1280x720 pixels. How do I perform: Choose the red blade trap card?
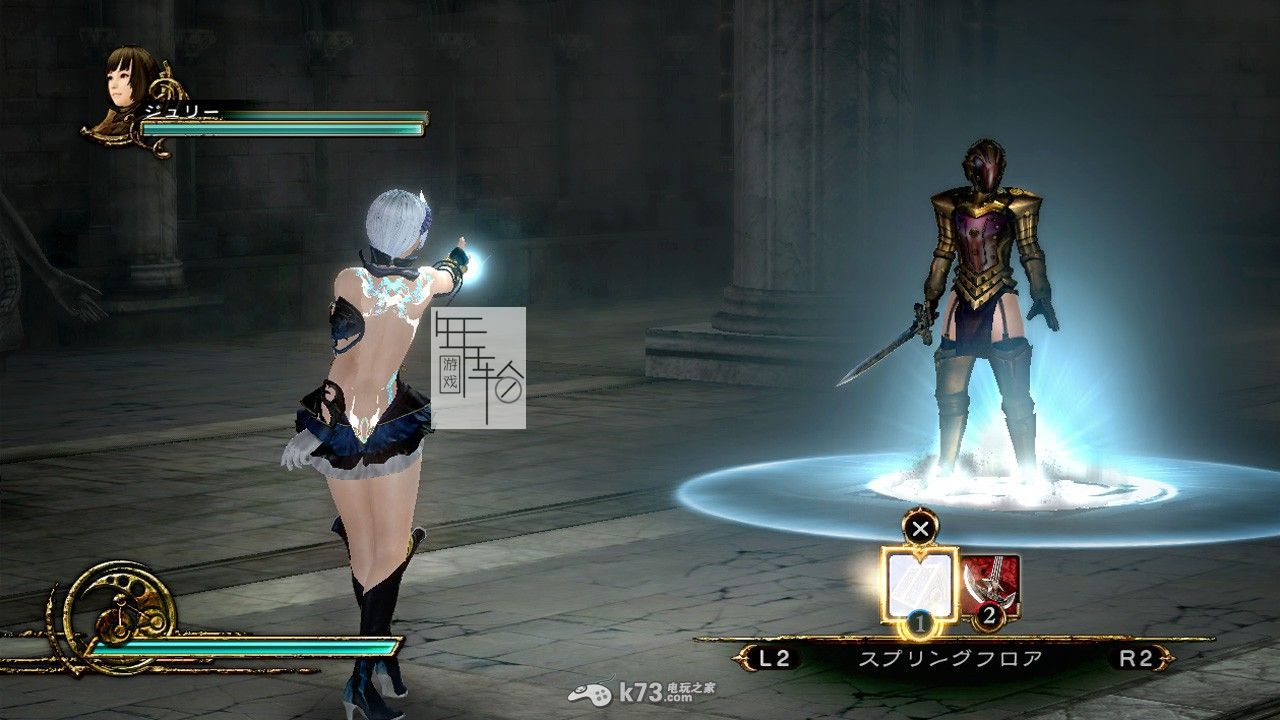pos(990,583)
